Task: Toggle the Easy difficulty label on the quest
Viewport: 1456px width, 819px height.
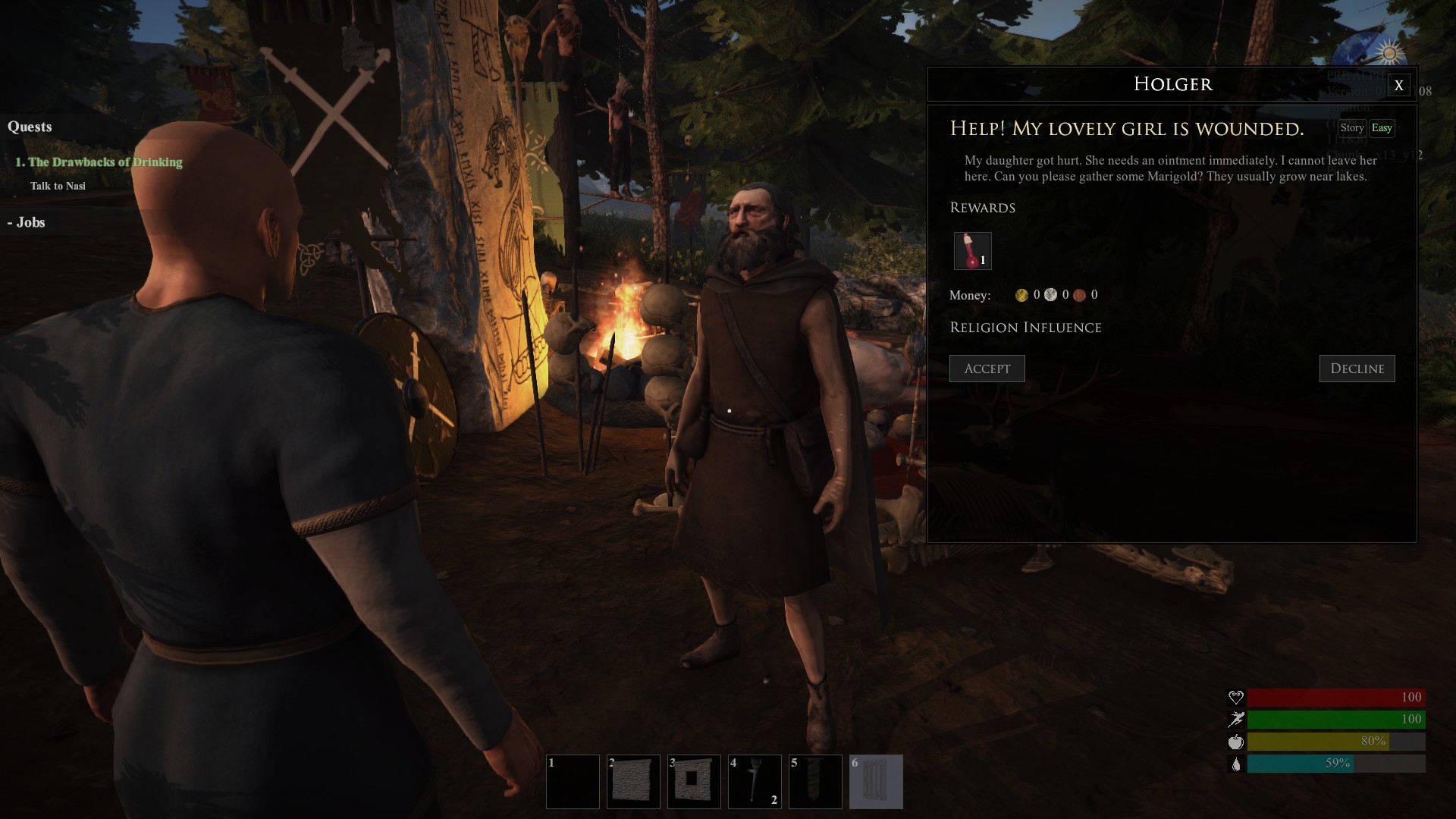Action: pos(1382,127)
